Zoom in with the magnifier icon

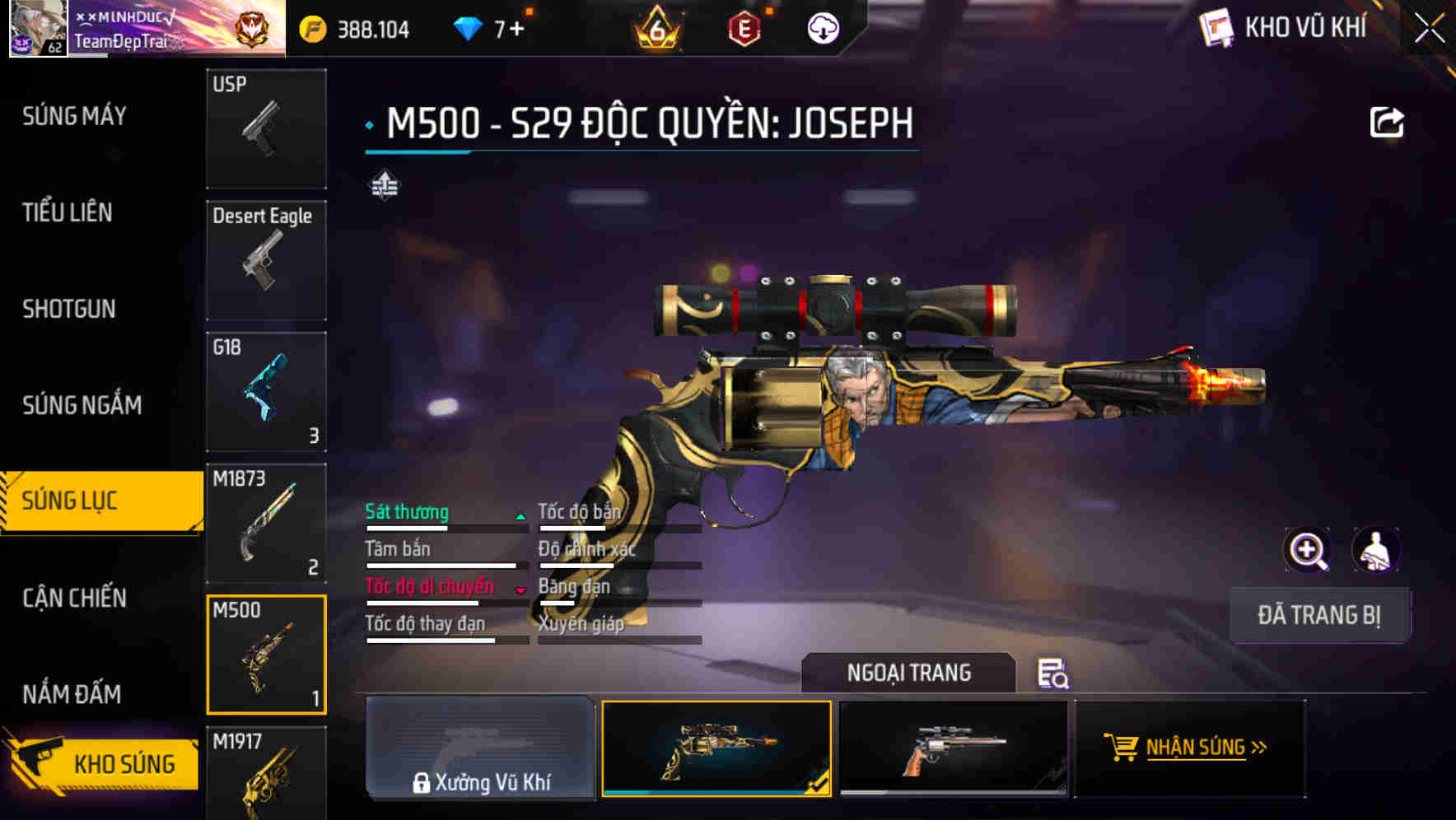pos(1306,550)
